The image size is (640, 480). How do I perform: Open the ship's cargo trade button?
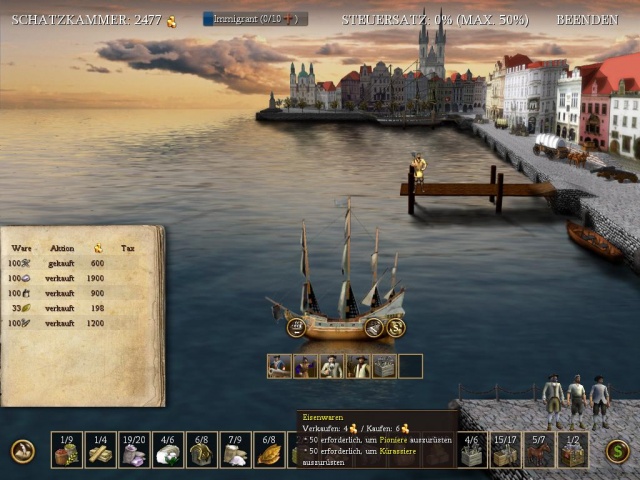374,327
